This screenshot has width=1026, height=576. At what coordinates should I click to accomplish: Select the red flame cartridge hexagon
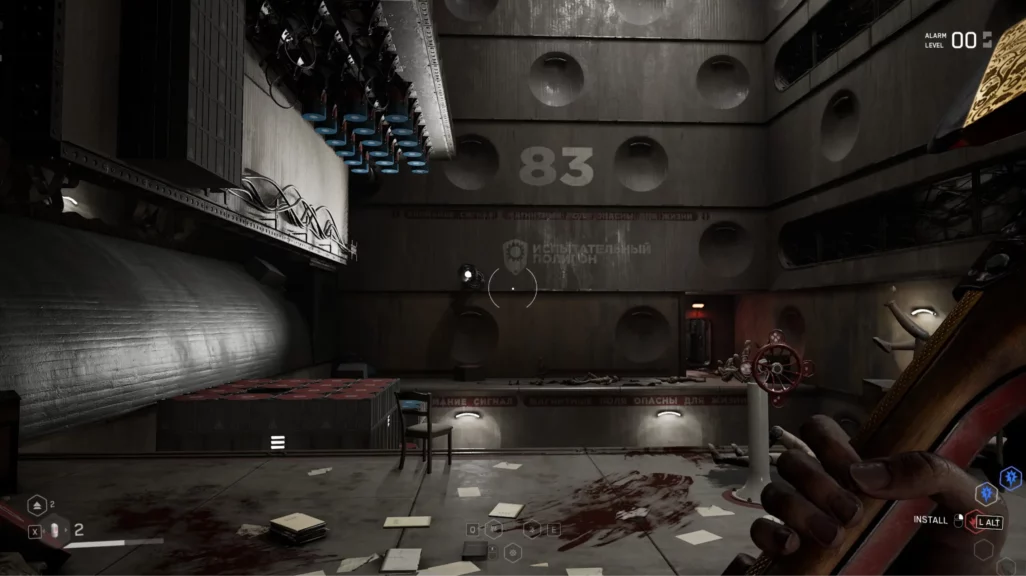(974, 521)
